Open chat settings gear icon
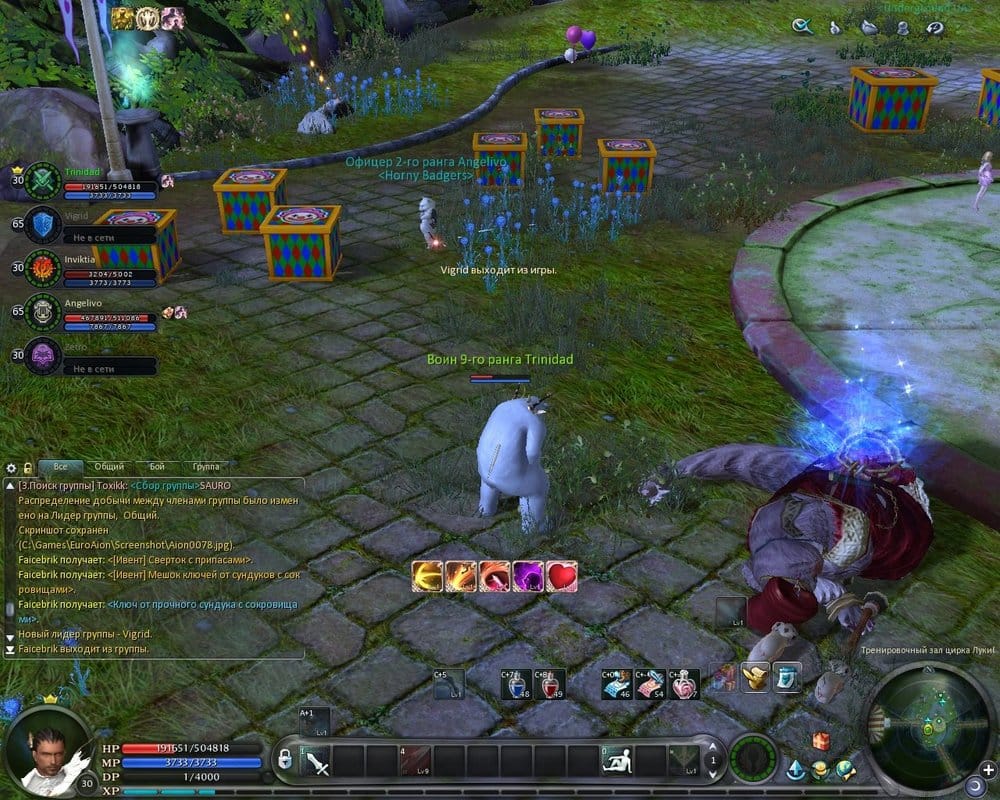Screen dimensions: 1000x800 [x=12, y=467]
